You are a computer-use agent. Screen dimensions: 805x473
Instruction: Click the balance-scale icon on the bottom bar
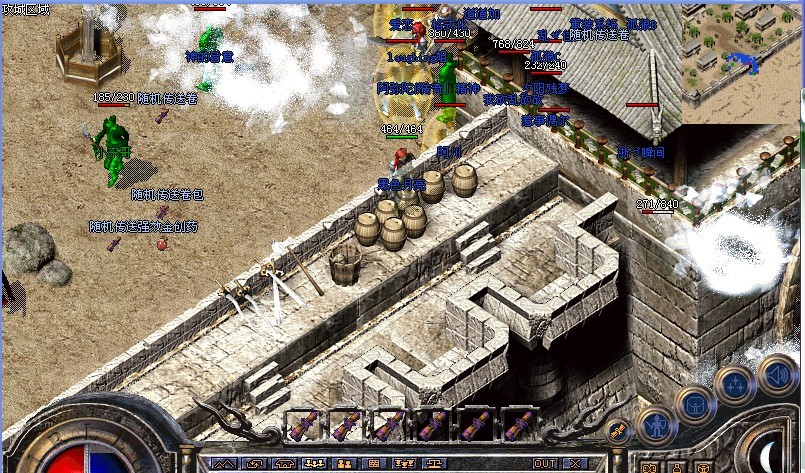[435, 464]
